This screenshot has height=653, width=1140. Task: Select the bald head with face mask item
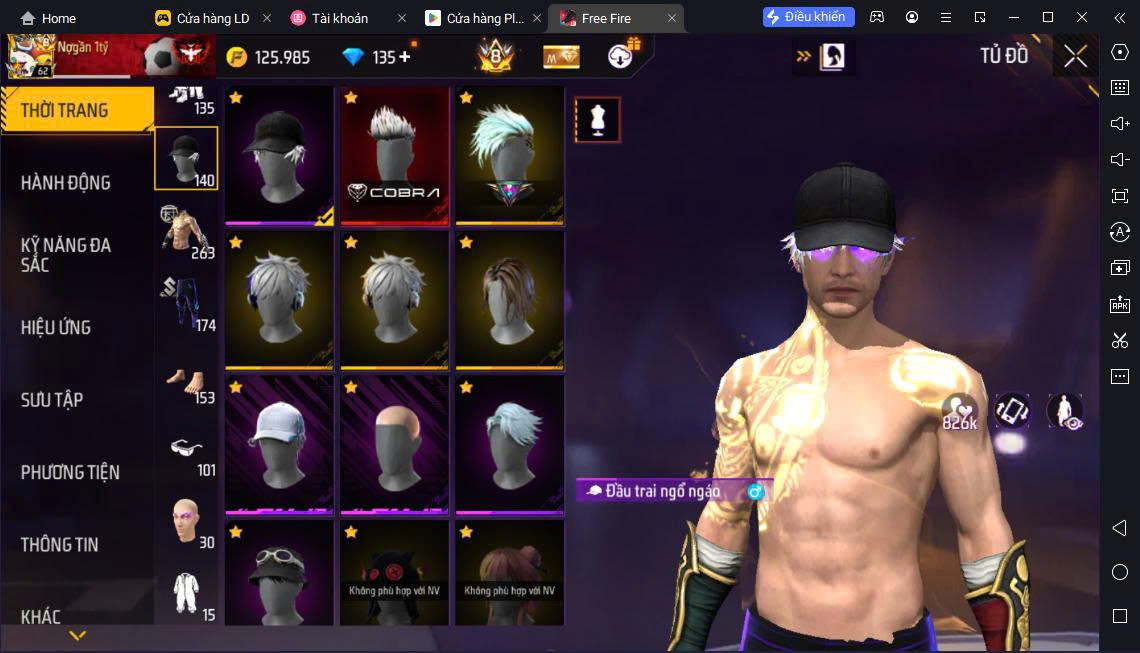pyautogui.click(x=394, y=444)
